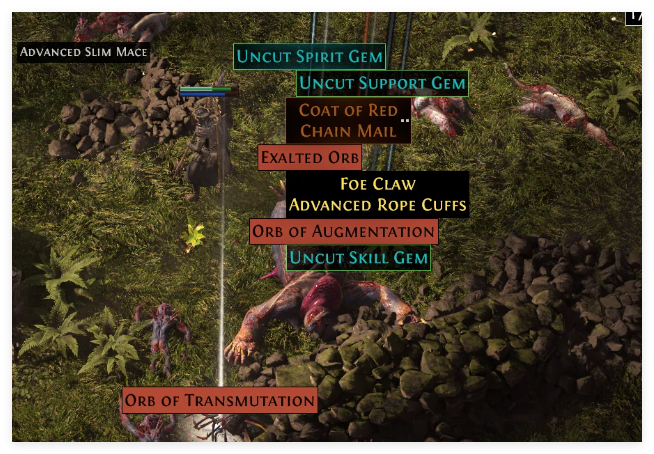Collect the Orb of Augmentation
Image resolution: width=654 pixels, height=454 pixels.
pyautogui.click(x=343, y=232)
